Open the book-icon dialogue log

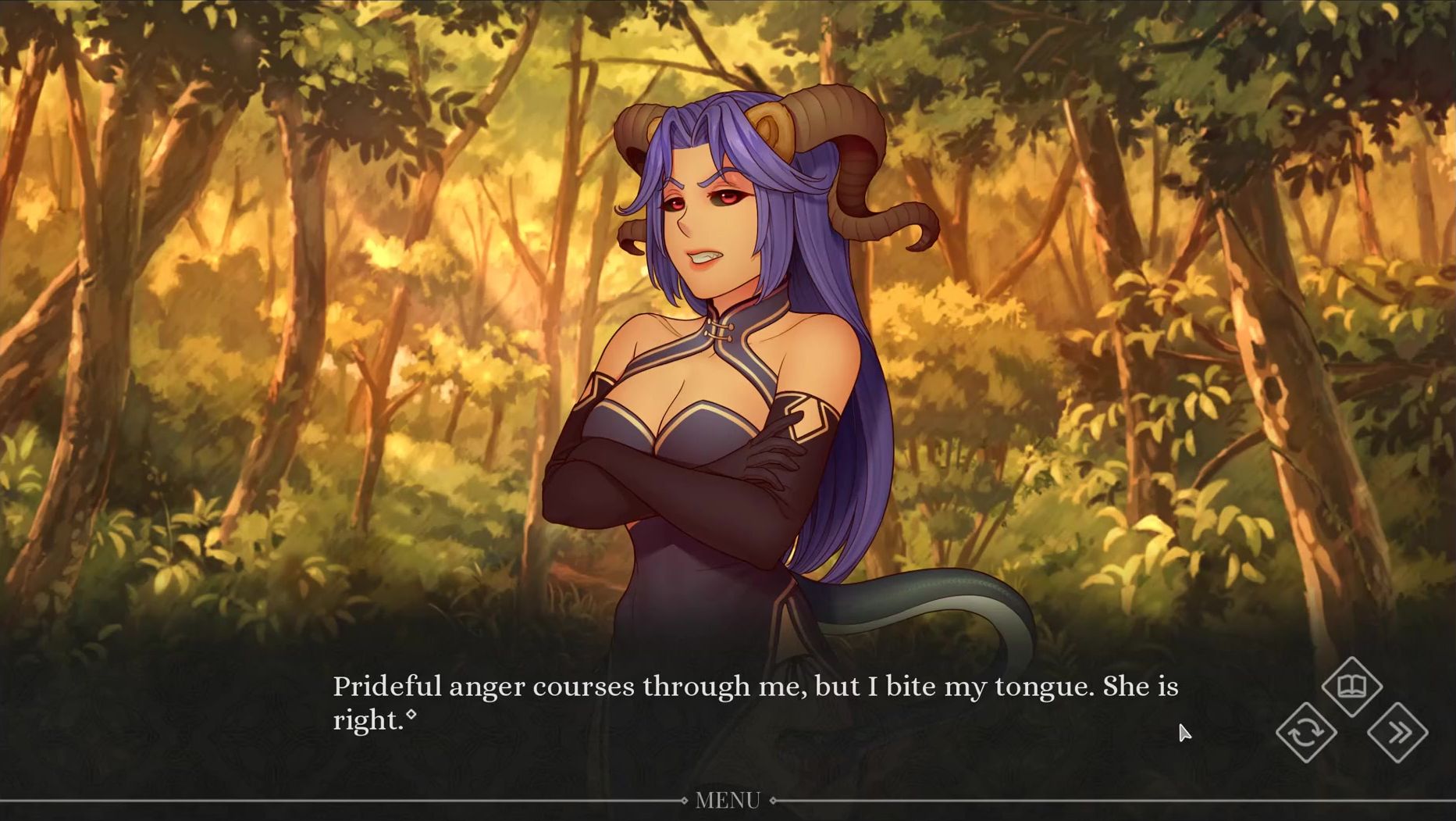[x=1352, y=687]
